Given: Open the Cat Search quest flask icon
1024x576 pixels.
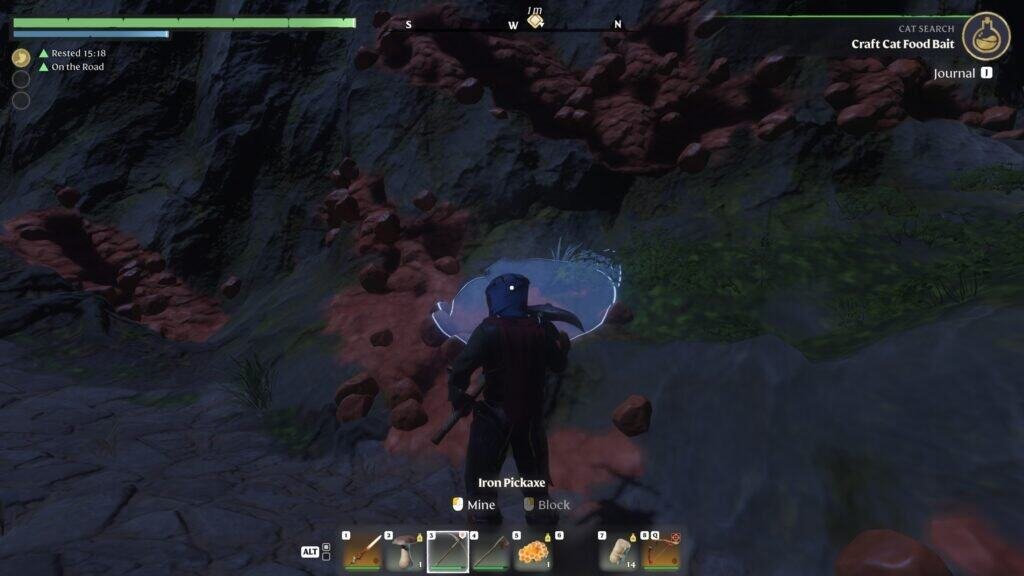Looking at the screenshot, I should coord(986,36).
